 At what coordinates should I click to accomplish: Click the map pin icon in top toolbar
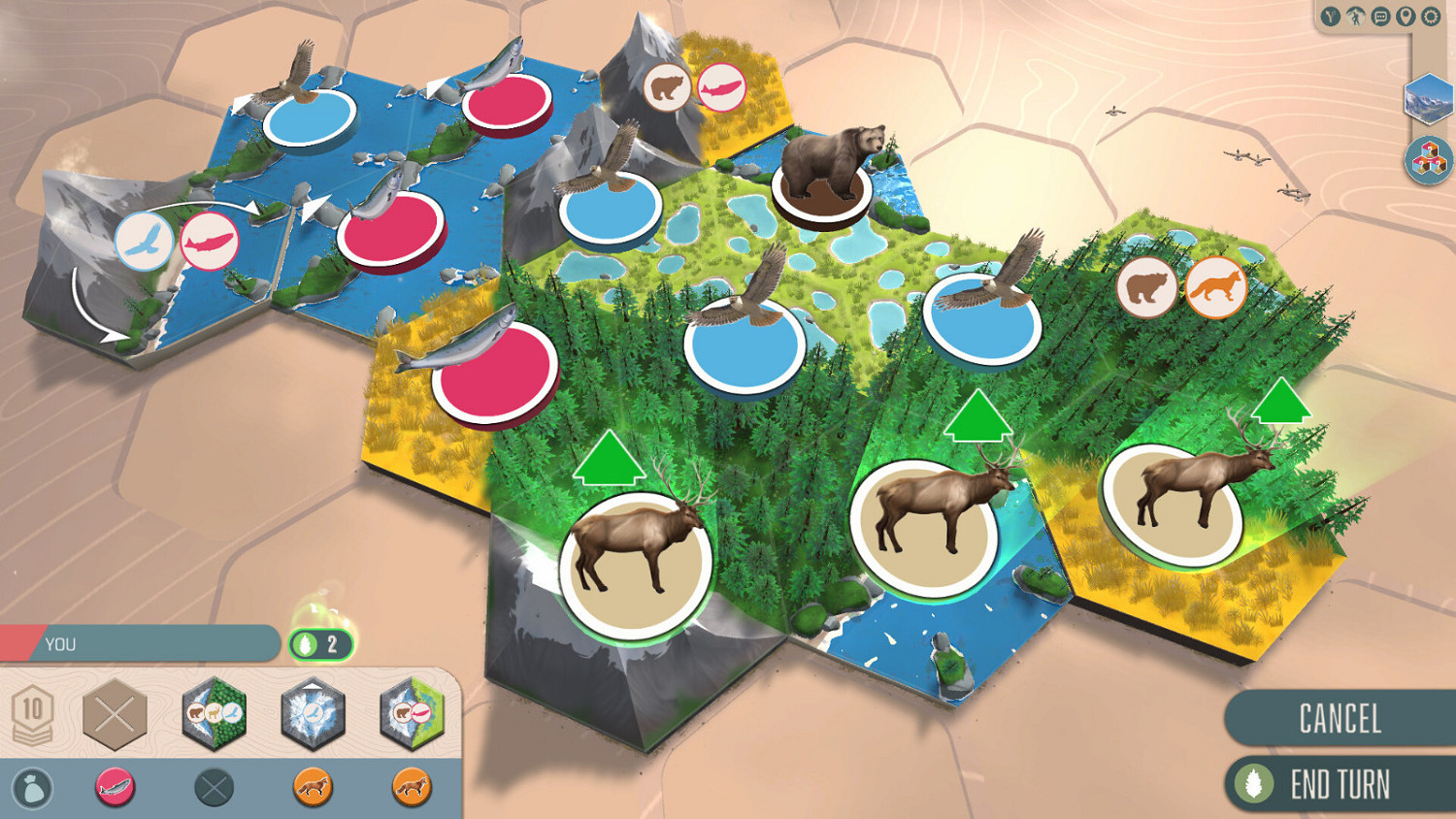[x=1406, y=16]
